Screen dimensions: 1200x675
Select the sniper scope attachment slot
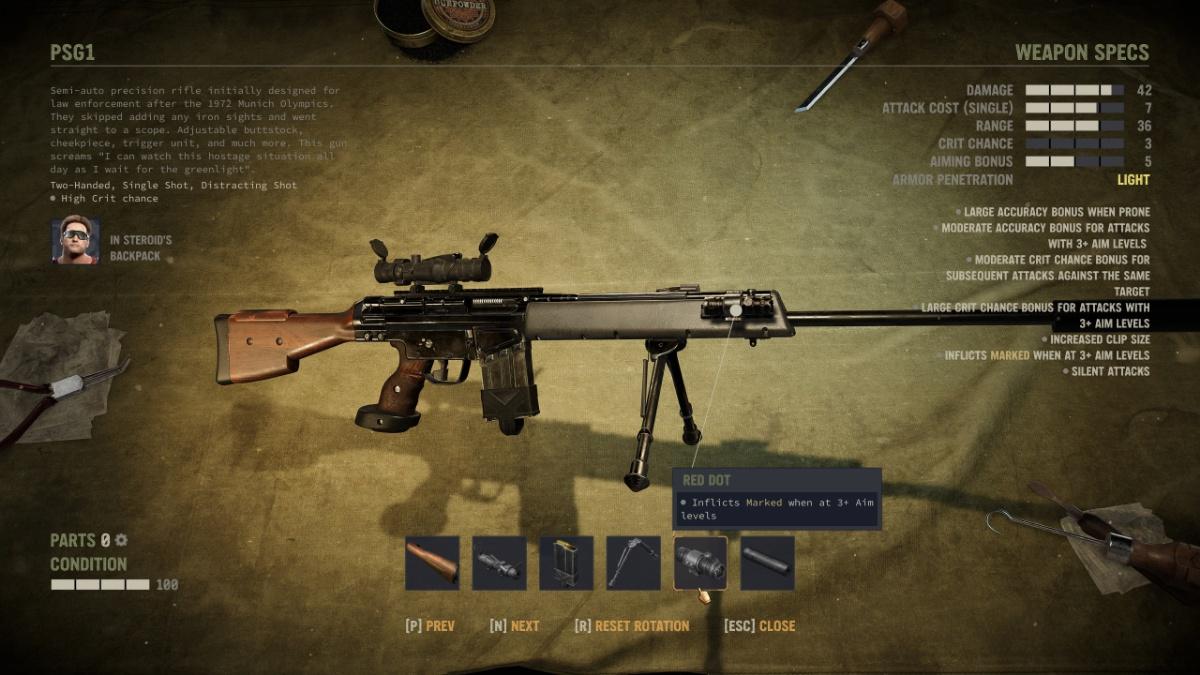[x=499, y=563]
